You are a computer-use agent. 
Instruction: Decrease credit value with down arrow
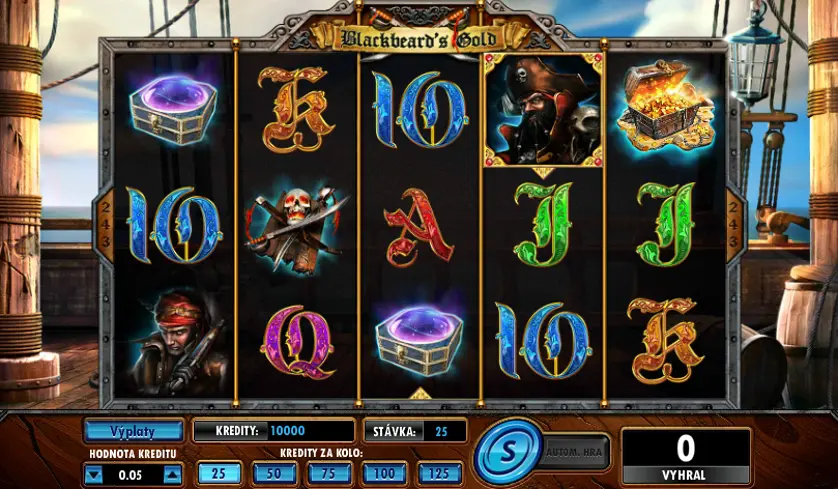(x=94, y=475)
